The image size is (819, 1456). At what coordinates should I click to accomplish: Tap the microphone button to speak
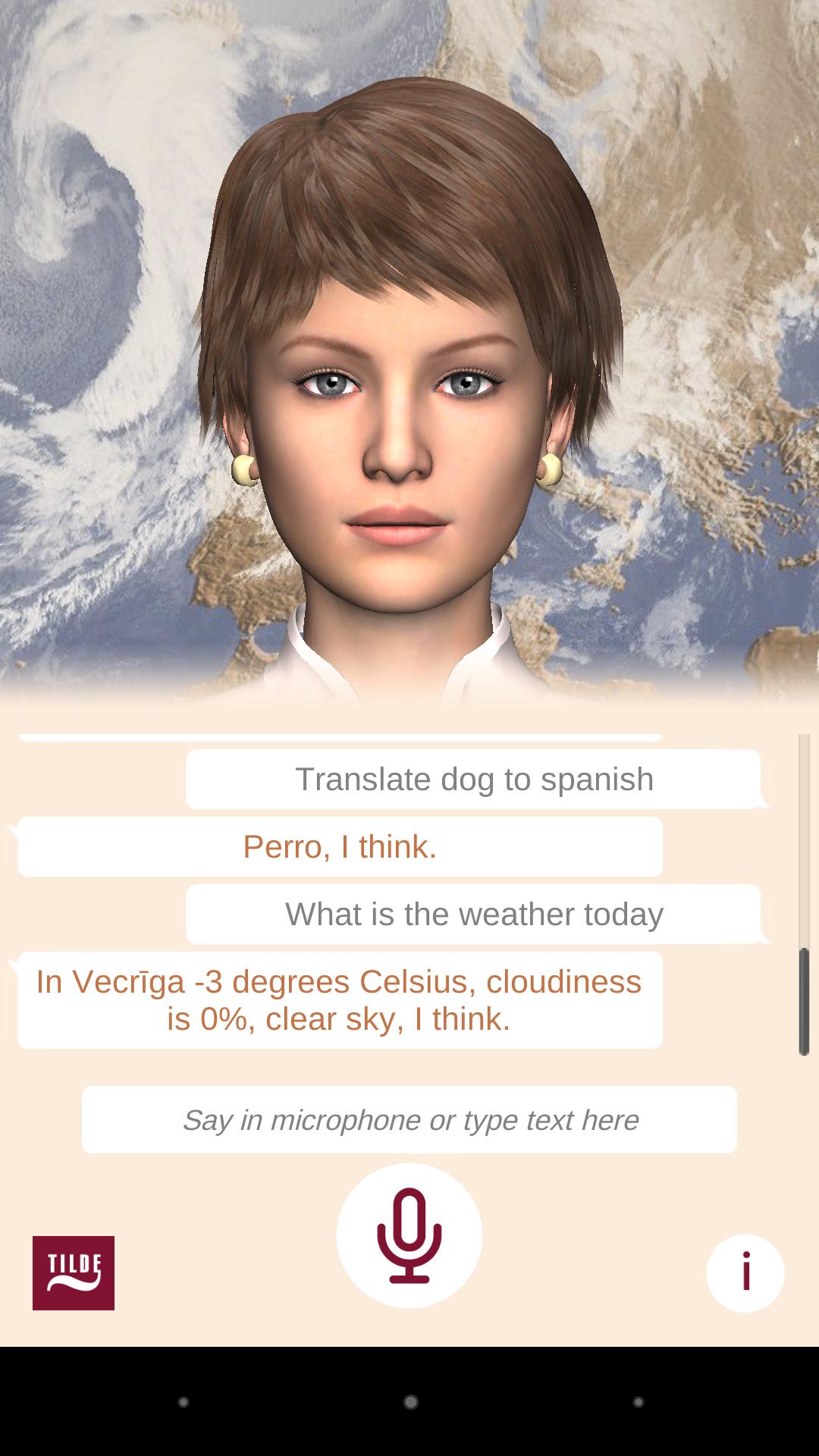(x=409, y=1235)
